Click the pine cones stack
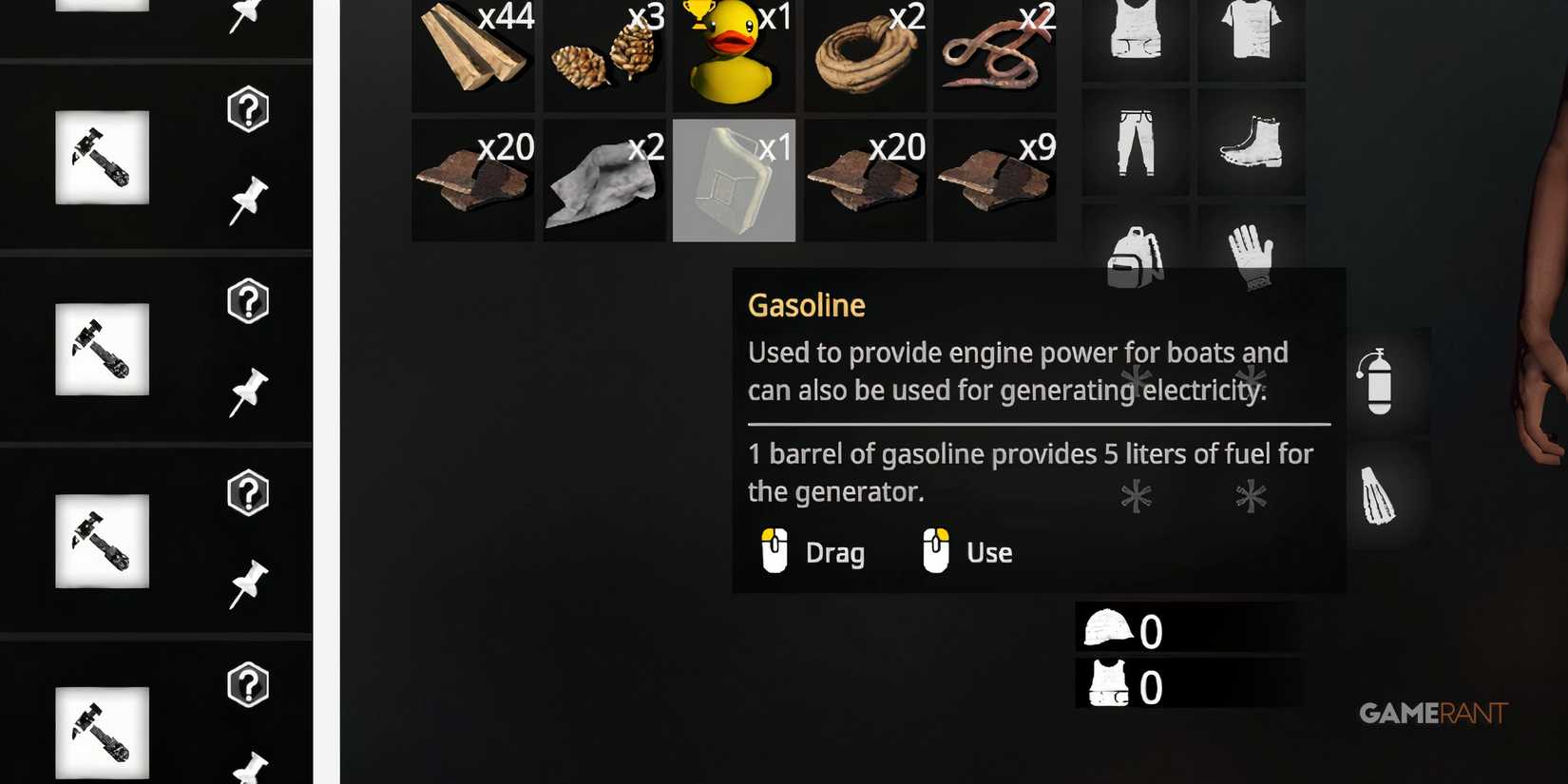 (603, 52)
